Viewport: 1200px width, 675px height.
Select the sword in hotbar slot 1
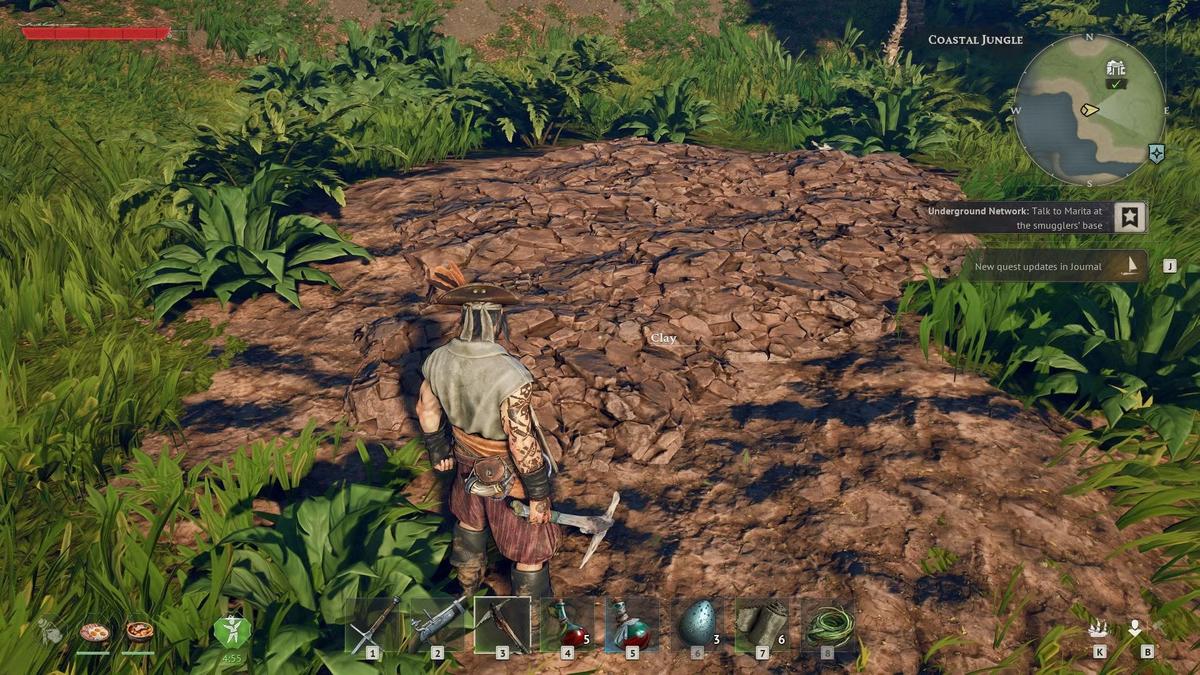(373, 625)
